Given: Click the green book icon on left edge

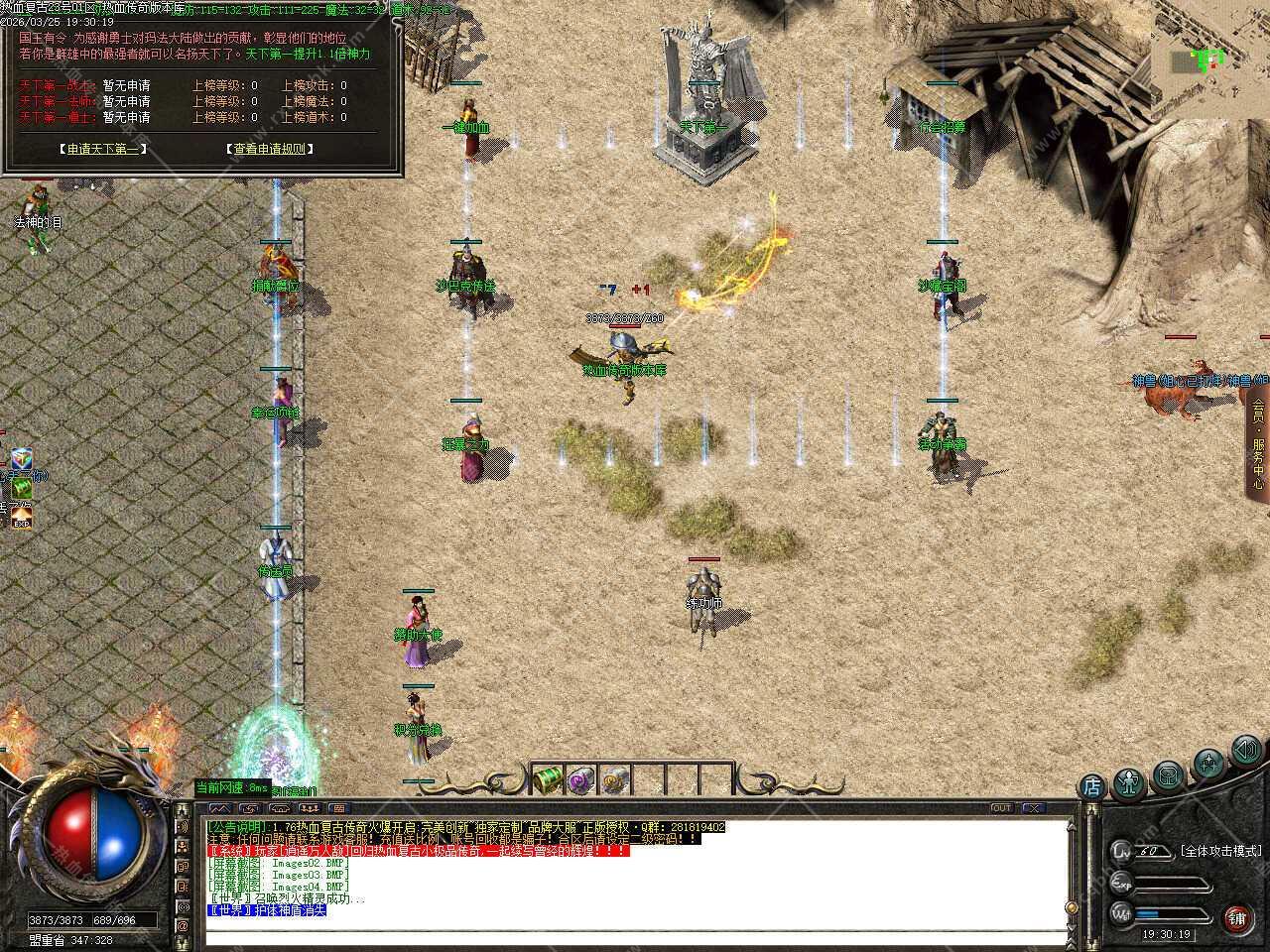Looking at the screenshot, I should (x=22, y=489).
